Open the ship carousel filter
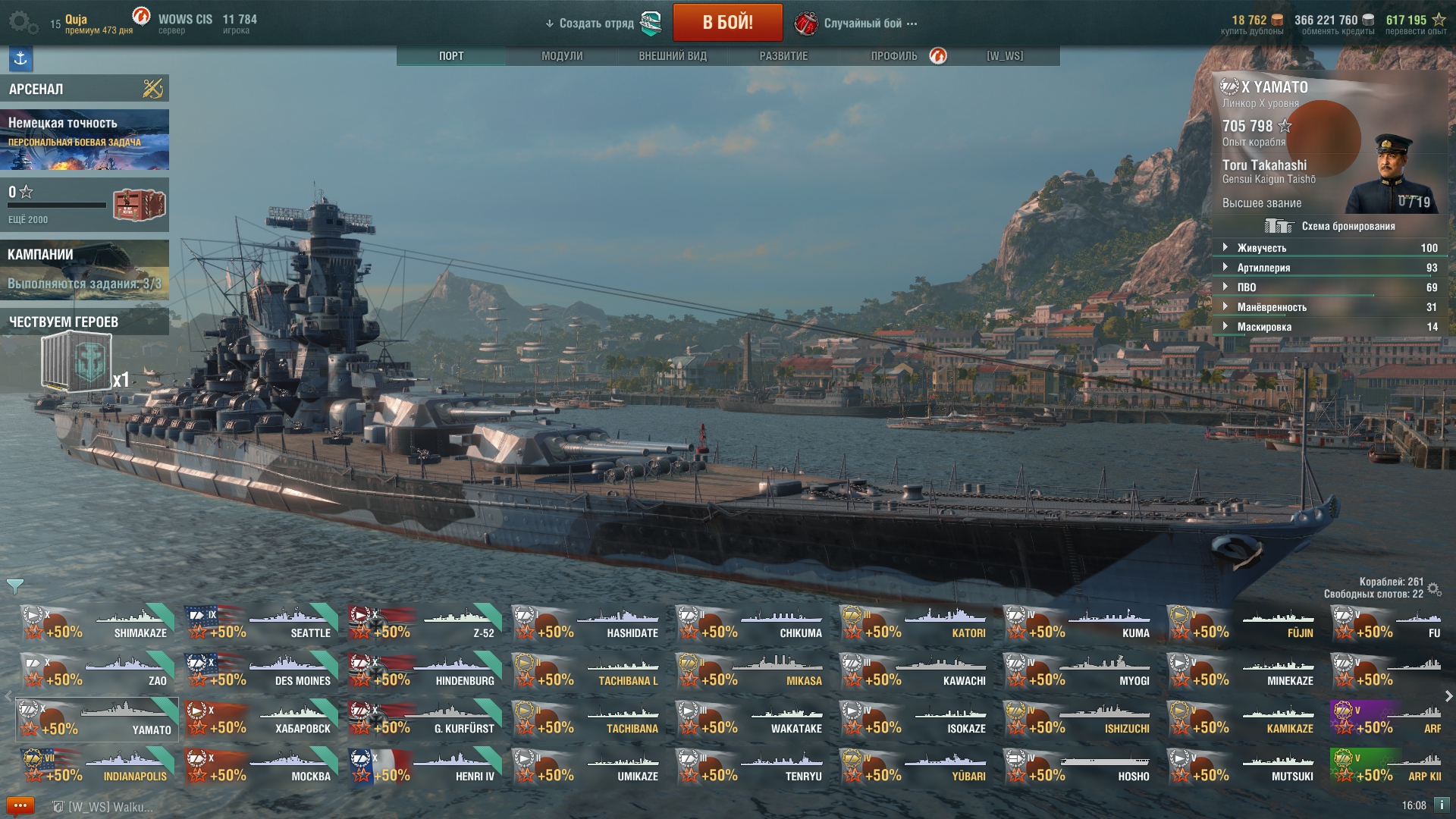Viewport: 1456px width, 819px height. pyautogui.click(x=14, y=586)
